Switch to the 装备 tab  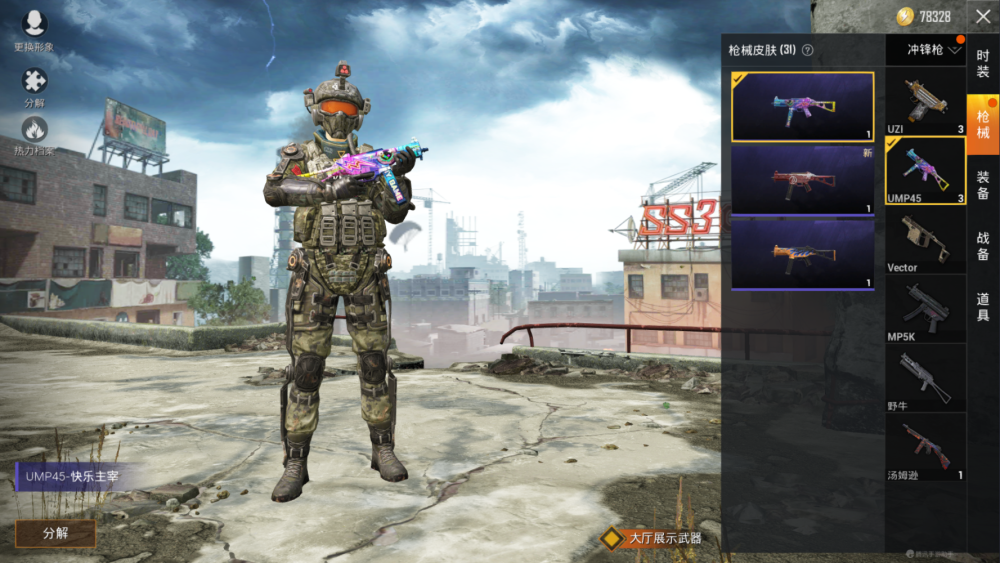[983, 184]
